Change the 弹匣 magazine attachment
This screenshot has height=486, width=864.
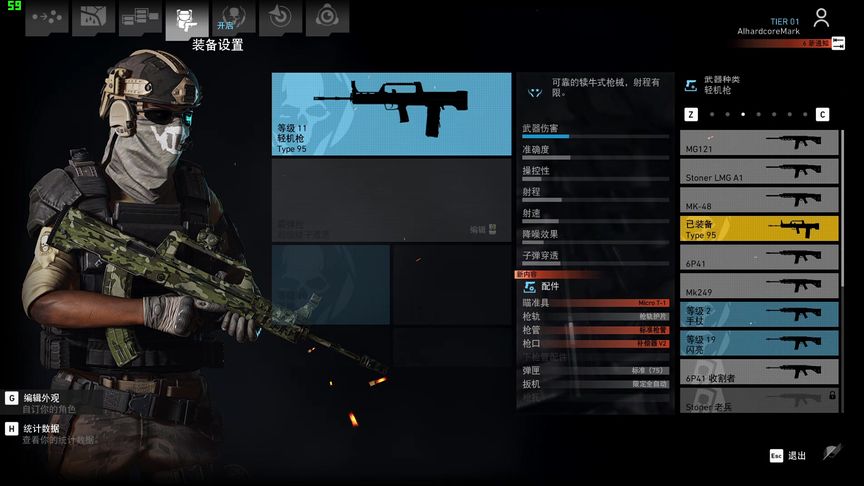coord(595,370)
